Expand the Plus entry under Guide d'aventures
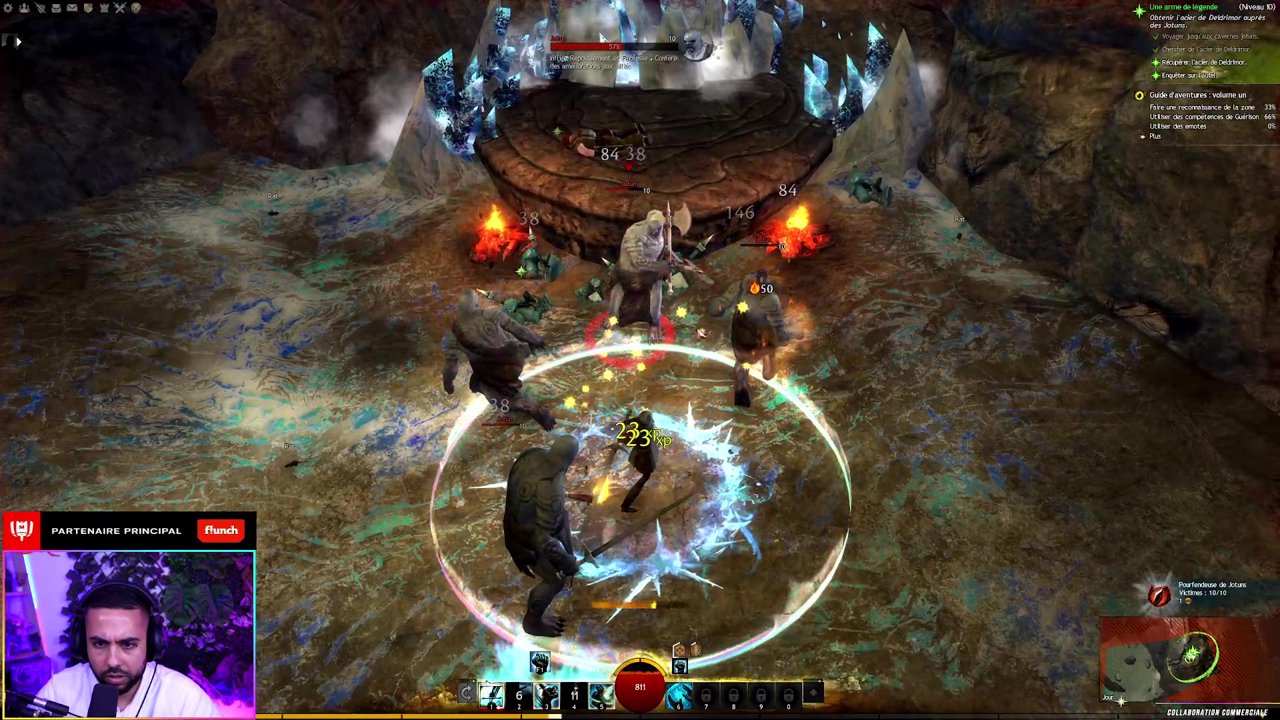The width and height of the screenshot is (1280, 720). [1155, 136]
